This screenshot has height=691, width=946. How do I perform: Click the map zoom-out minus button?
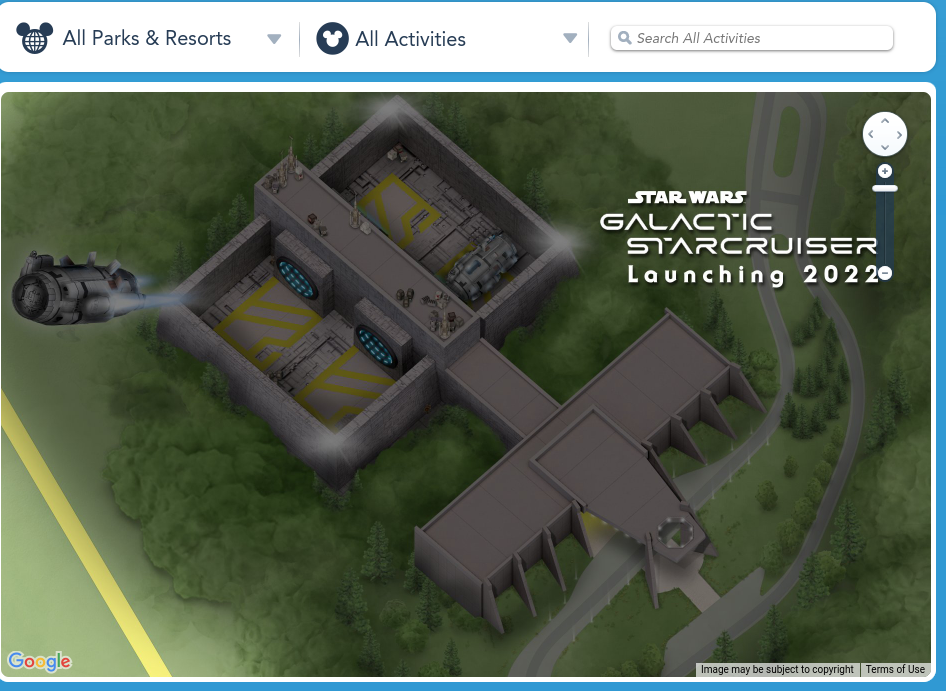pos(885,273)
